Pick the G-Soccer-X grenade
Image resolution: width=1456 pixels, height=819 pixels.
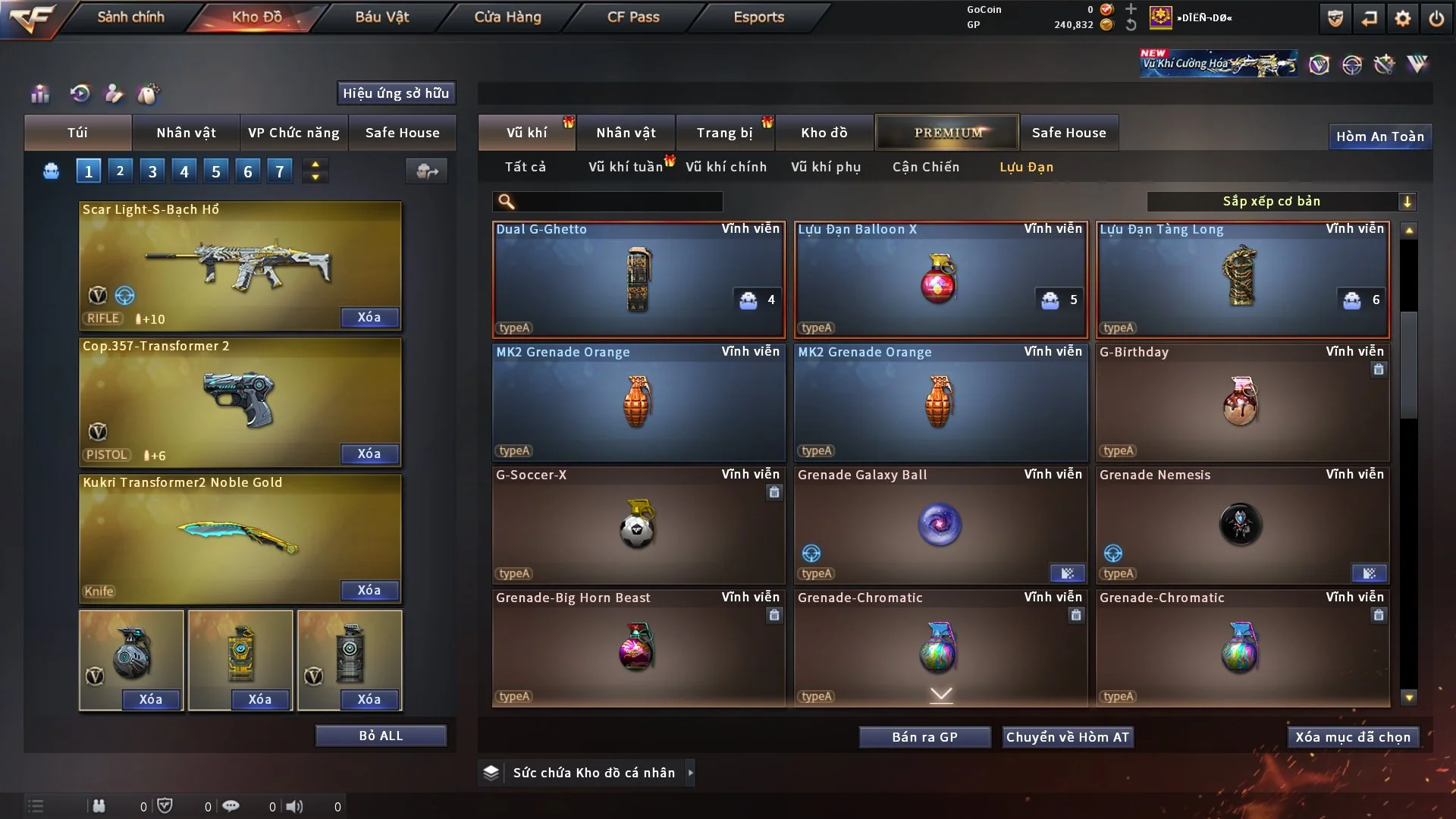(639, 525)
